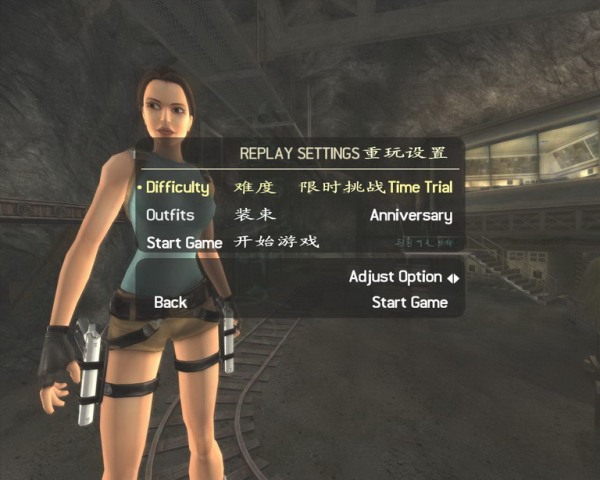
Task: Select the Difficulty menu row
Action: pos(178,187)
